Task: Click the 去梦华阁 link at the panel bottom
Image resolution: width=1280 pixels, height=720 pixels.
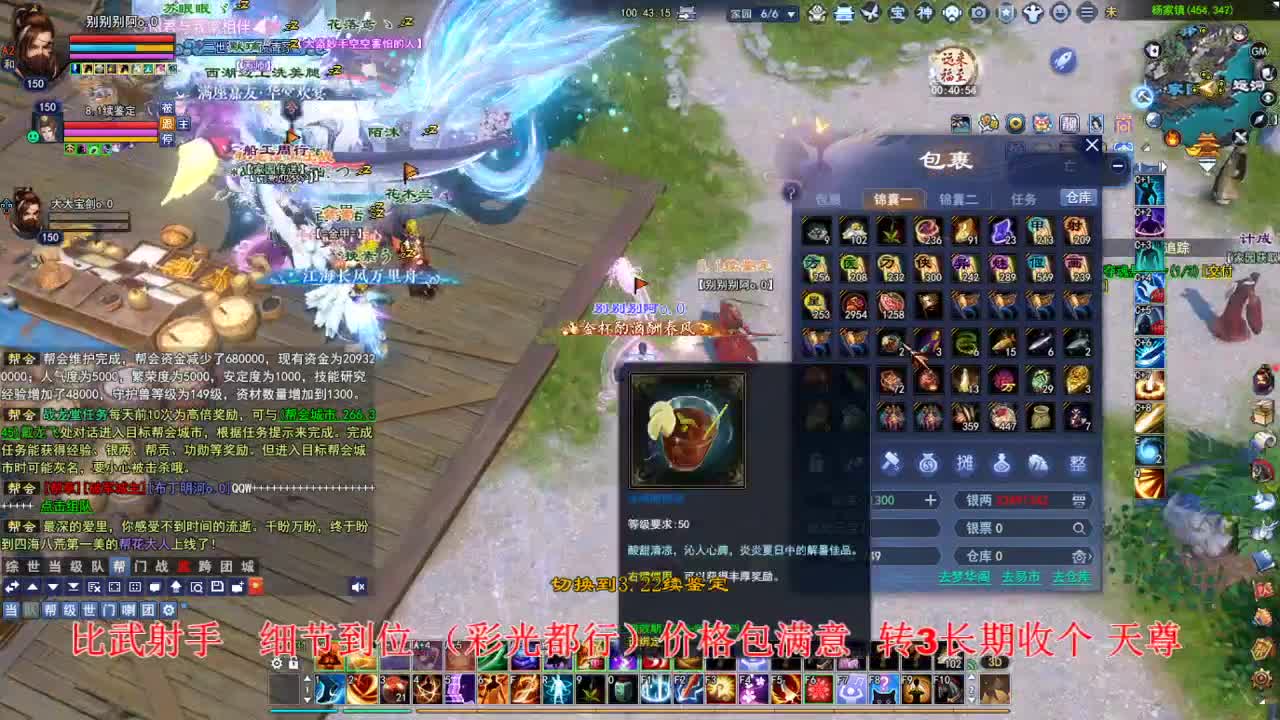Action: pos(966,576)
